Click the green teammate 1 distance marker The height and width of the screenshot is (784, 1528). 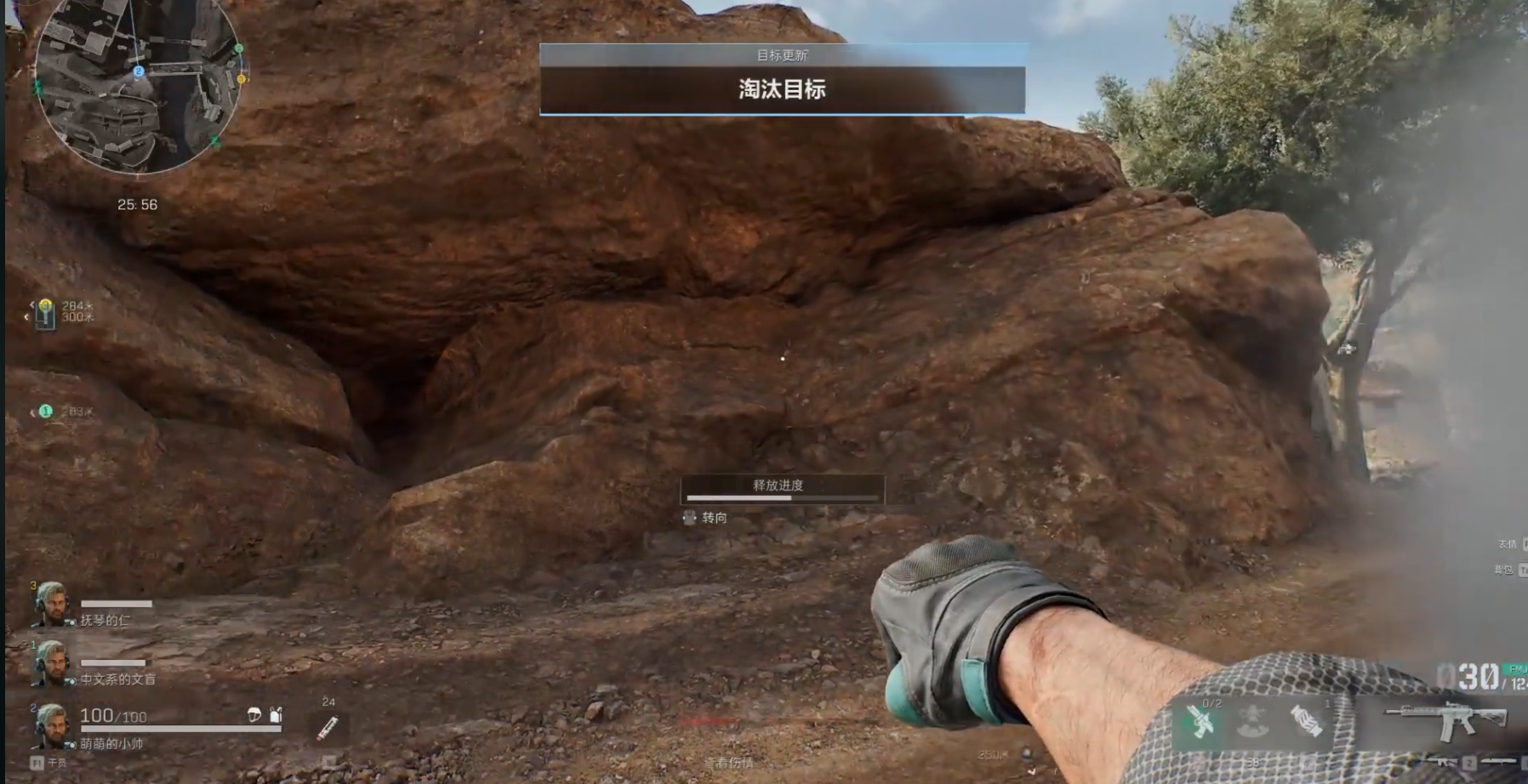click(46, 412)
